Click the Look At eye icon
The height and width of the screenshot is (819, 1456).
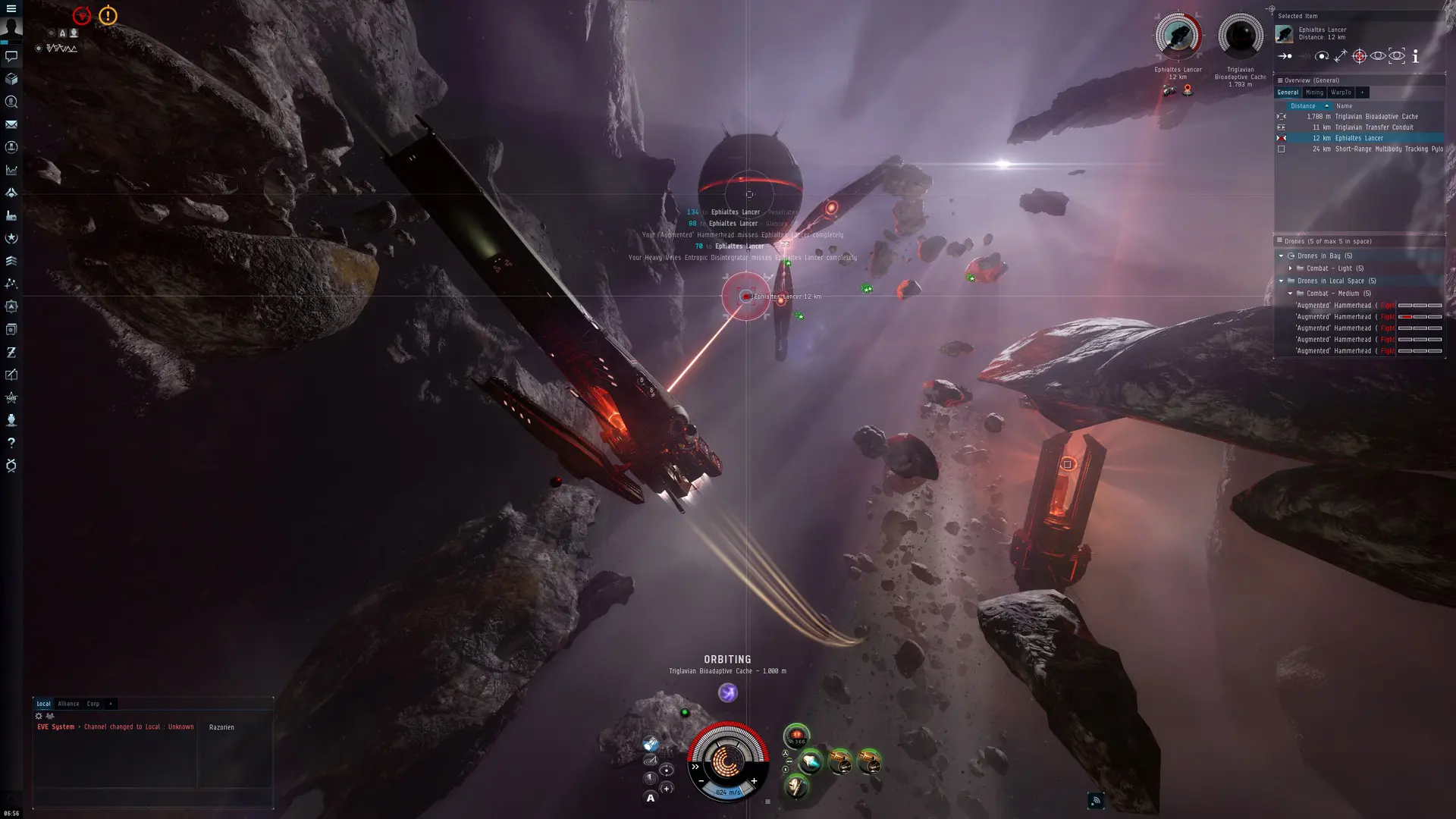1378,56
